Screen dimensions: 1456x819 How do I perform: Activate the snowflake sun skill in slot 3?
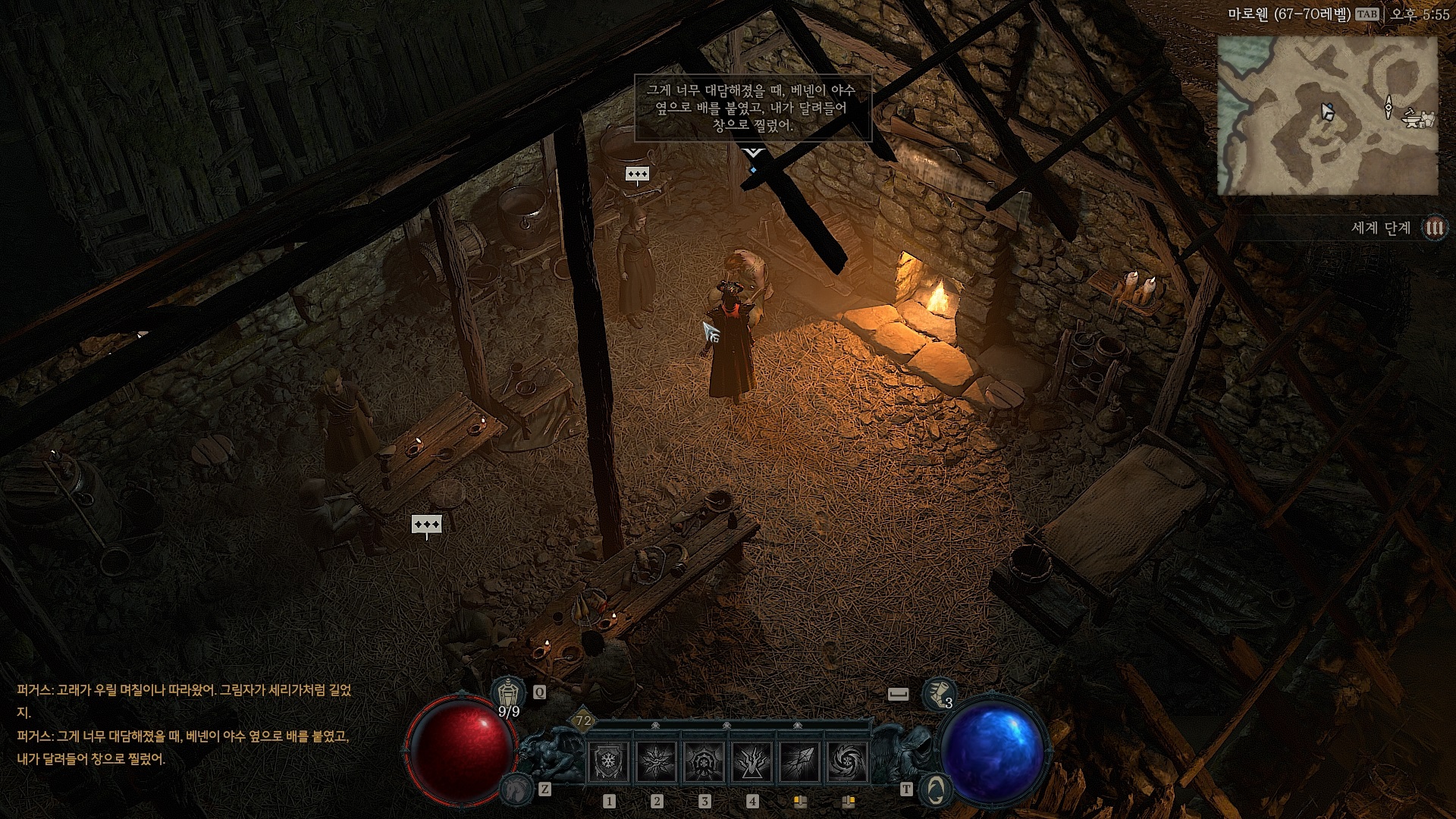[704, 762]
